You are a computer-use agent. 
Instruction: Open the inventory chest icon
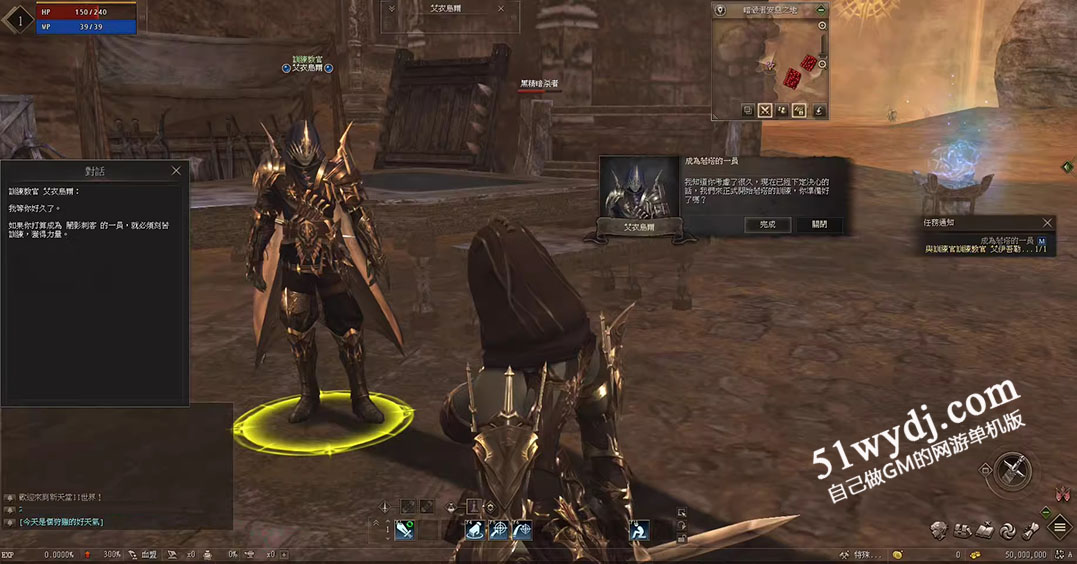(962, 530)
